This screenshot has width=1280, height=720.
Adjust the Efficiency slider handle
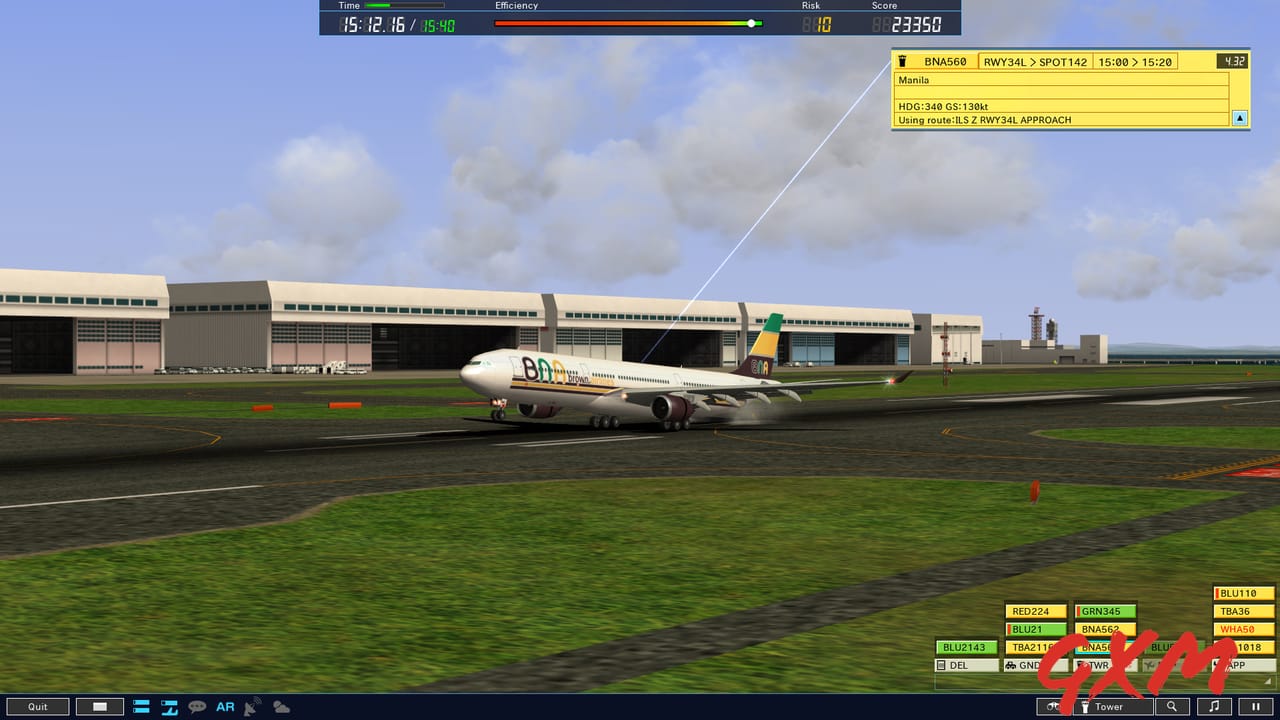pos(751,22)
